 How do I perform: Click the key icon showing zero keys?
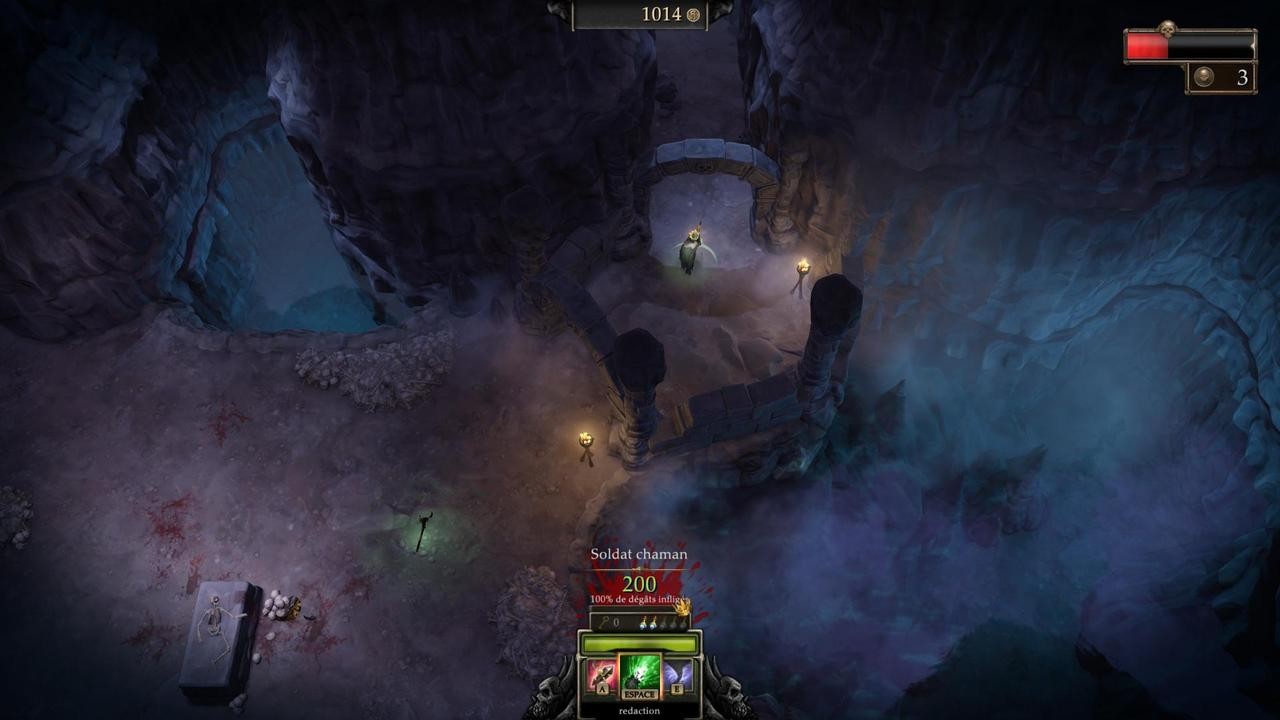point(604,623)
